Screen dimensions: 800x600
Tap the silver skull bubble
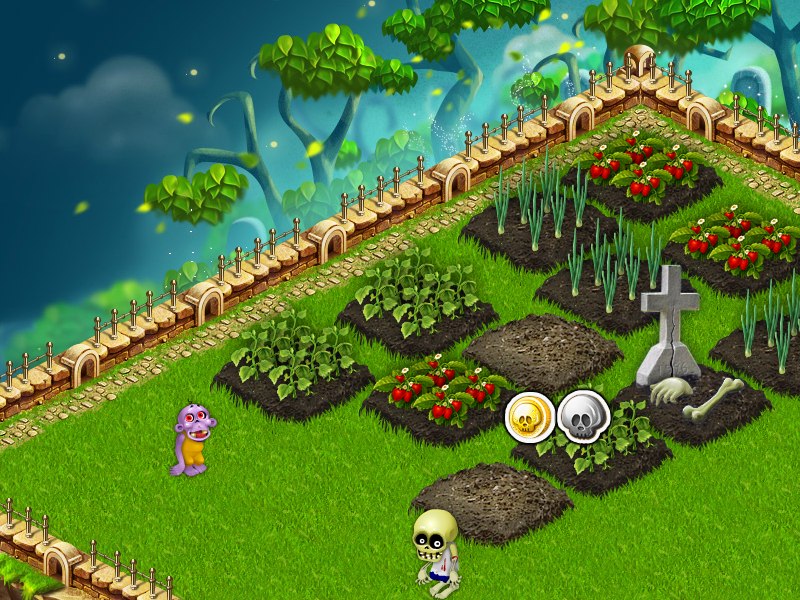(582, 416)
